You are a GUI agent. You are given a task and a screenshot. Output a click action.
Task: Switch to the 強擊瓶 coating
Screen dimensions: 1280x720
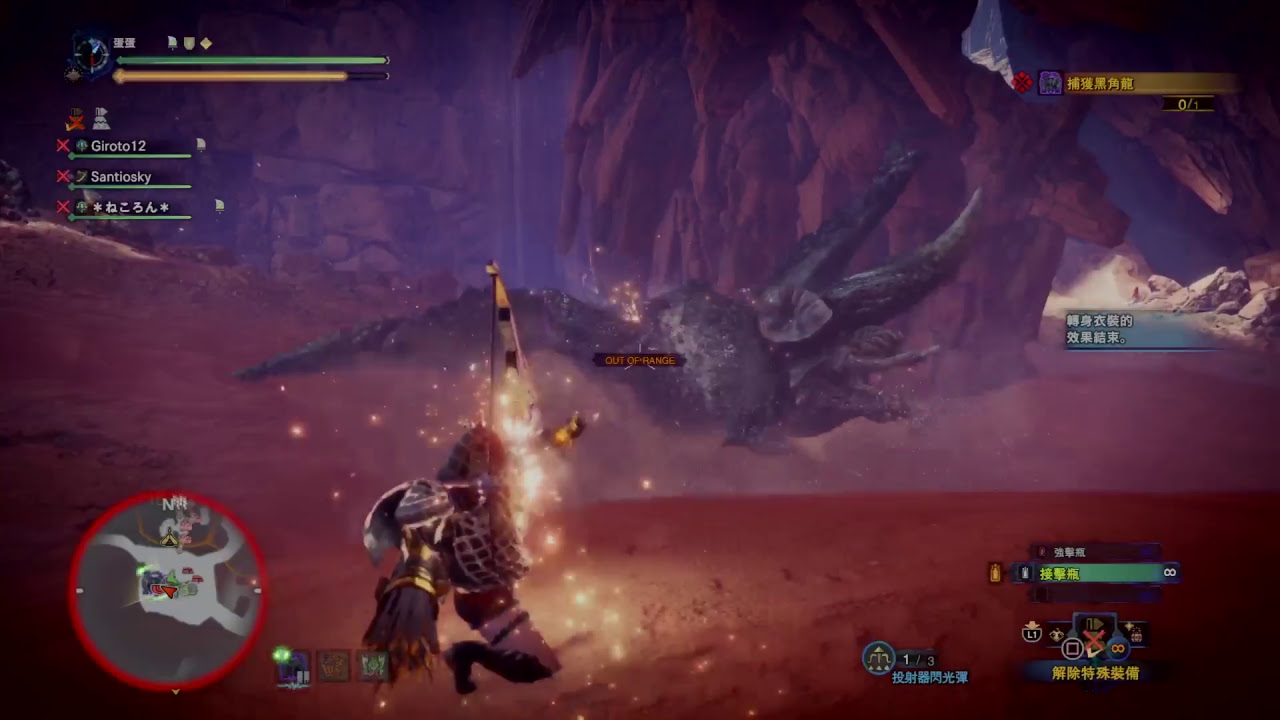tap(1069, 552)
